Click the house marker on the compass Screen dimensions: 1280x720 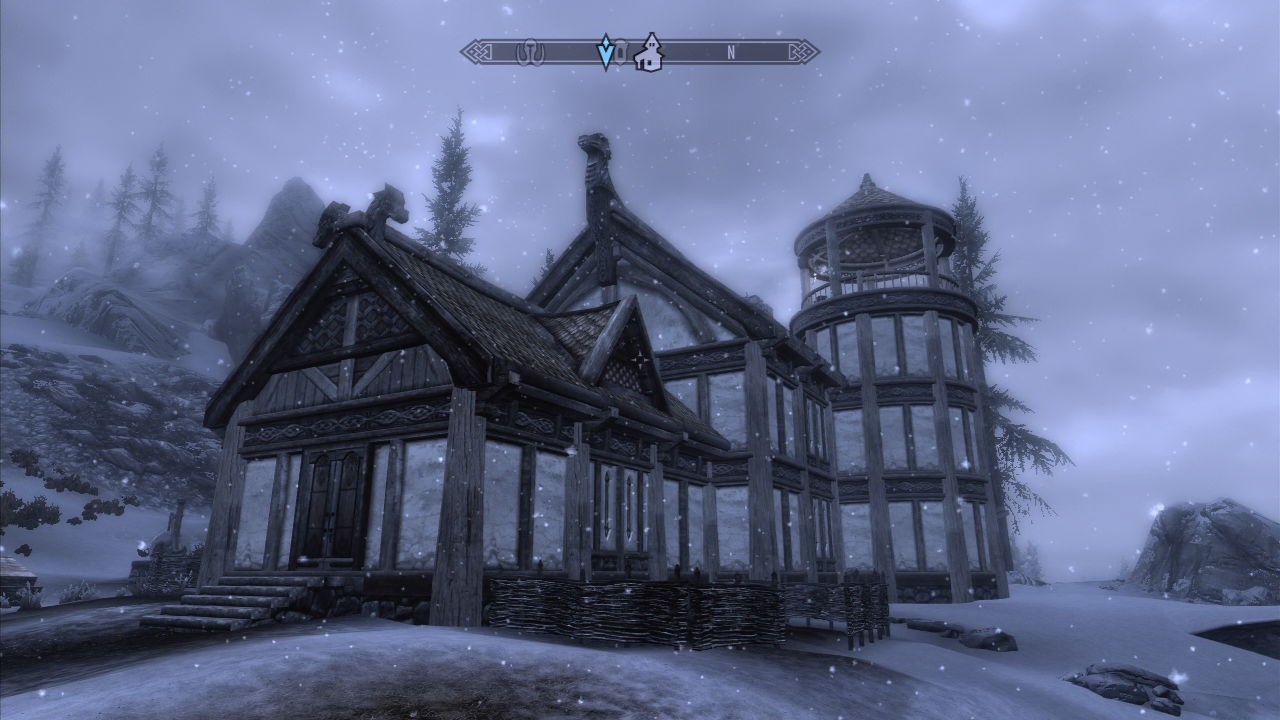650,52
